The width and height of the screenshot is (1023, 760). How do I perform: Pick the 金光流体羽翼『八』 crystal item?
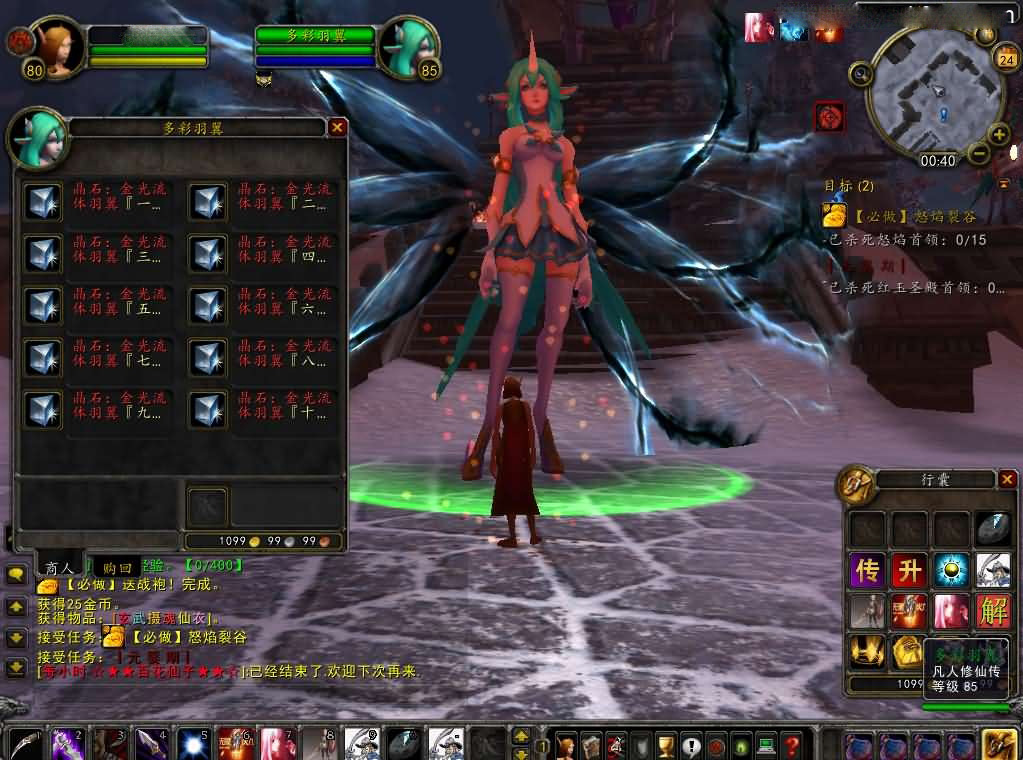click(208, 357)
